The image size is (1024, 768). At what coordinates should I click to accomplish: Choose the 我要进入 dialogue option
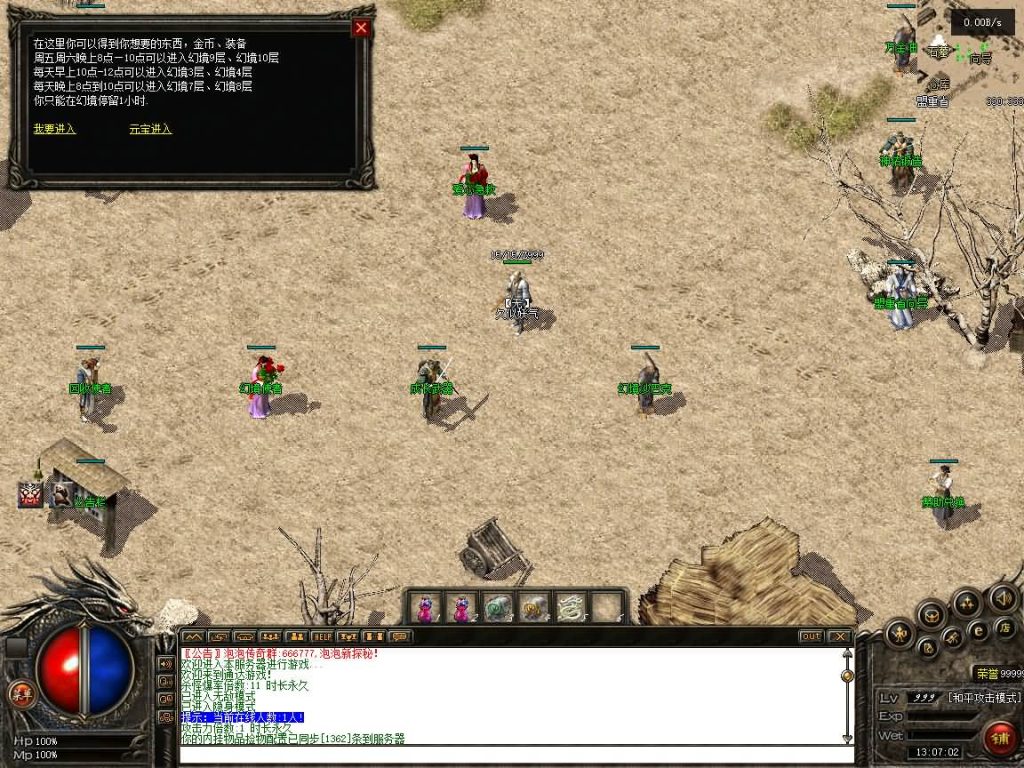pos(54,129)
